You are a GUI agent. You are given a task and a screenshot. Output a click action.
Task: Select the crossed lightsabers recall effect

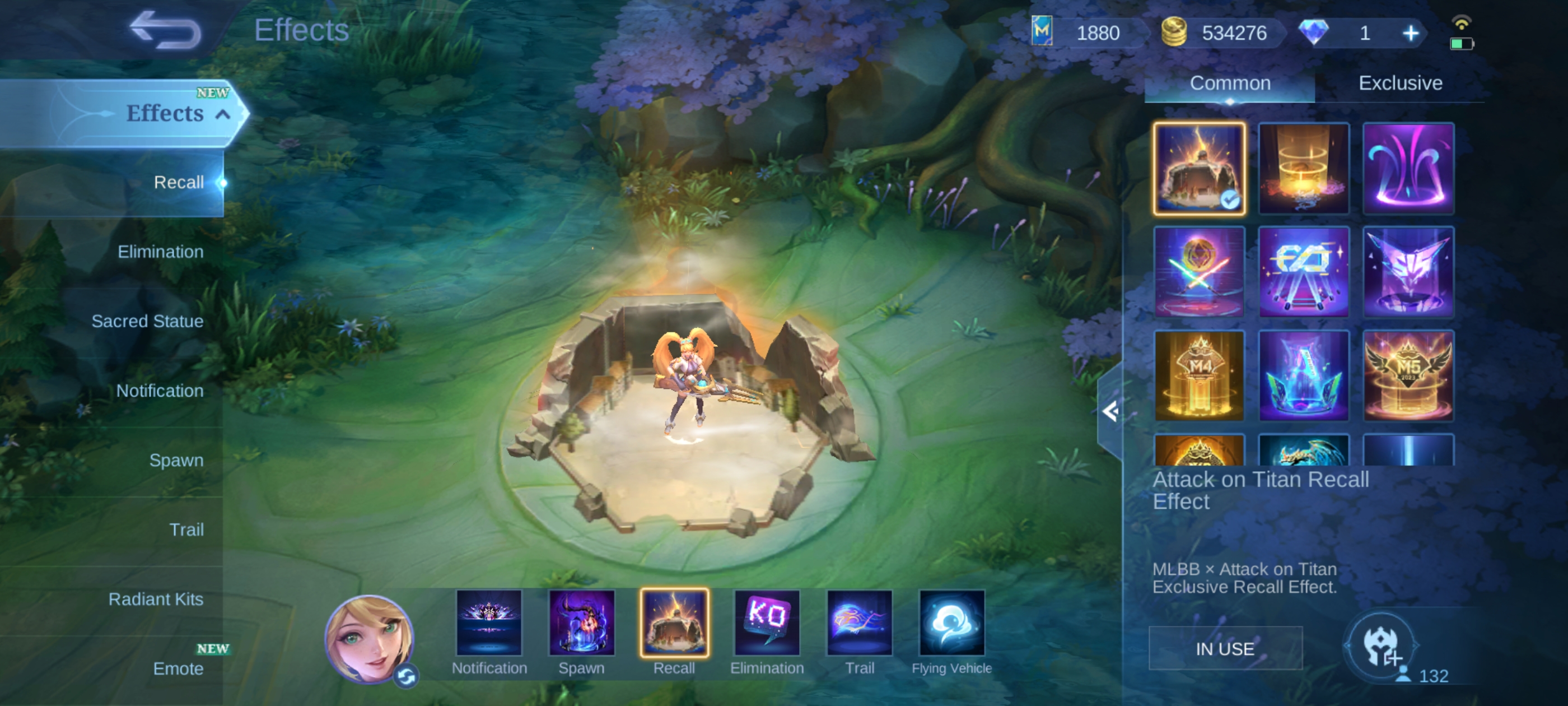tap(1198, 272)
